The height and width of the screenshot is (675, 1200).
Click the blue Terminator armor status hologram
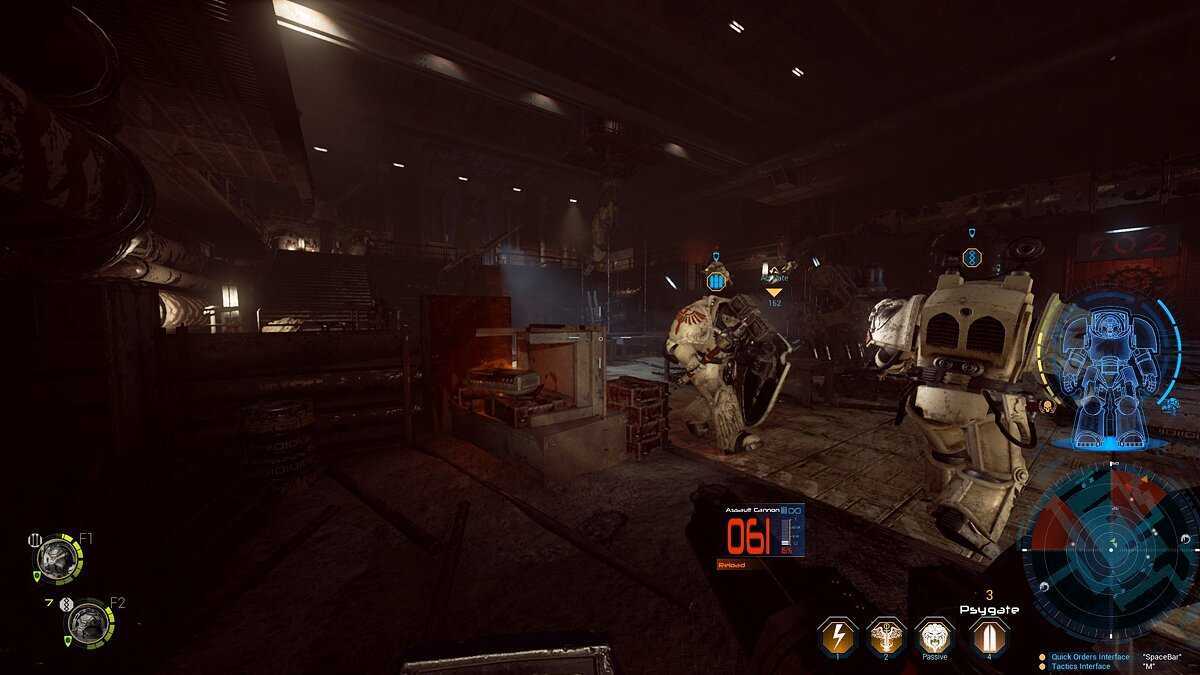pos(1109,369)
